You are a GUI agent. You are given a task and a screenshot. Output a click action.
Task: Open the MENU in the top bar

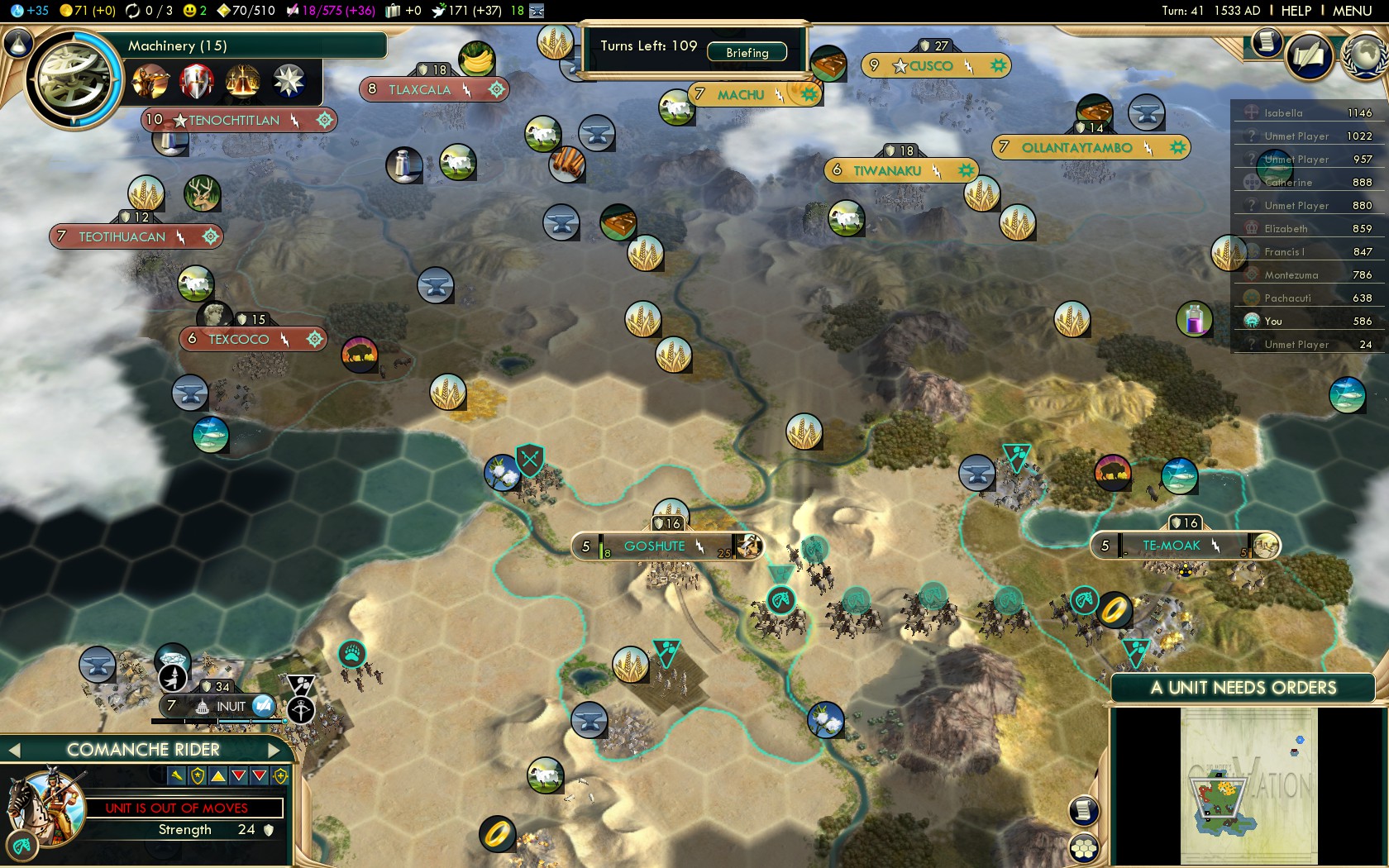[1352, 11]
